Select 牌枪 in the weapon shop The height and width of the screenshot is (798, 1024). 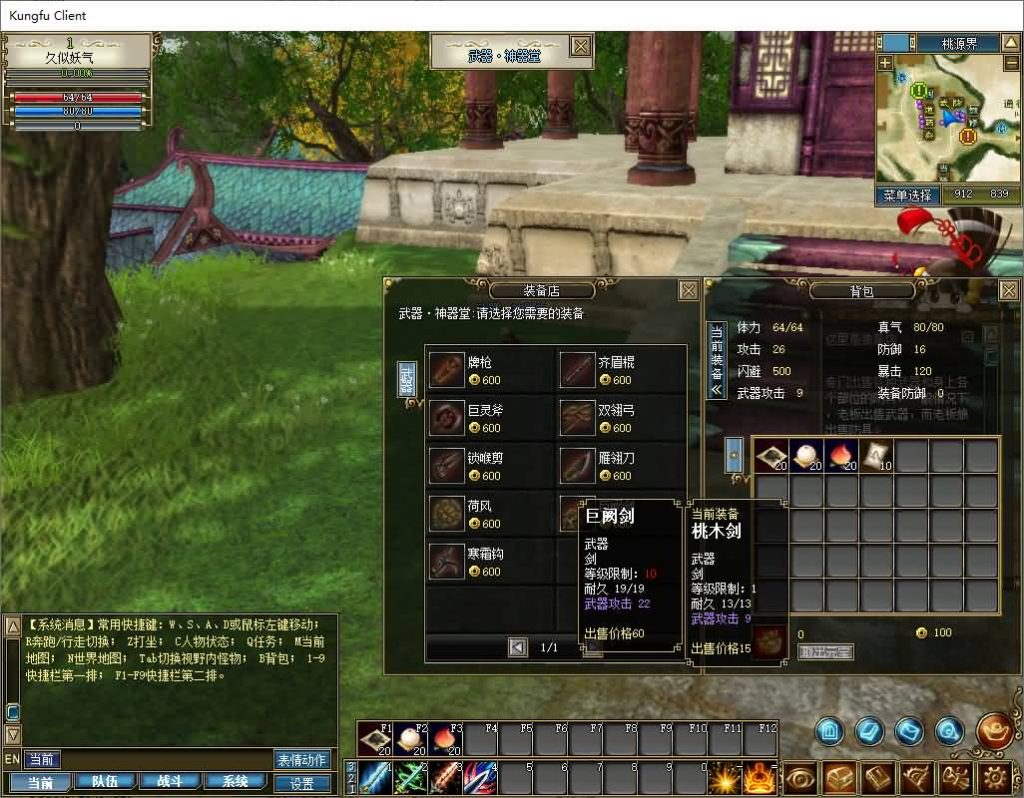tap(490, 369)
